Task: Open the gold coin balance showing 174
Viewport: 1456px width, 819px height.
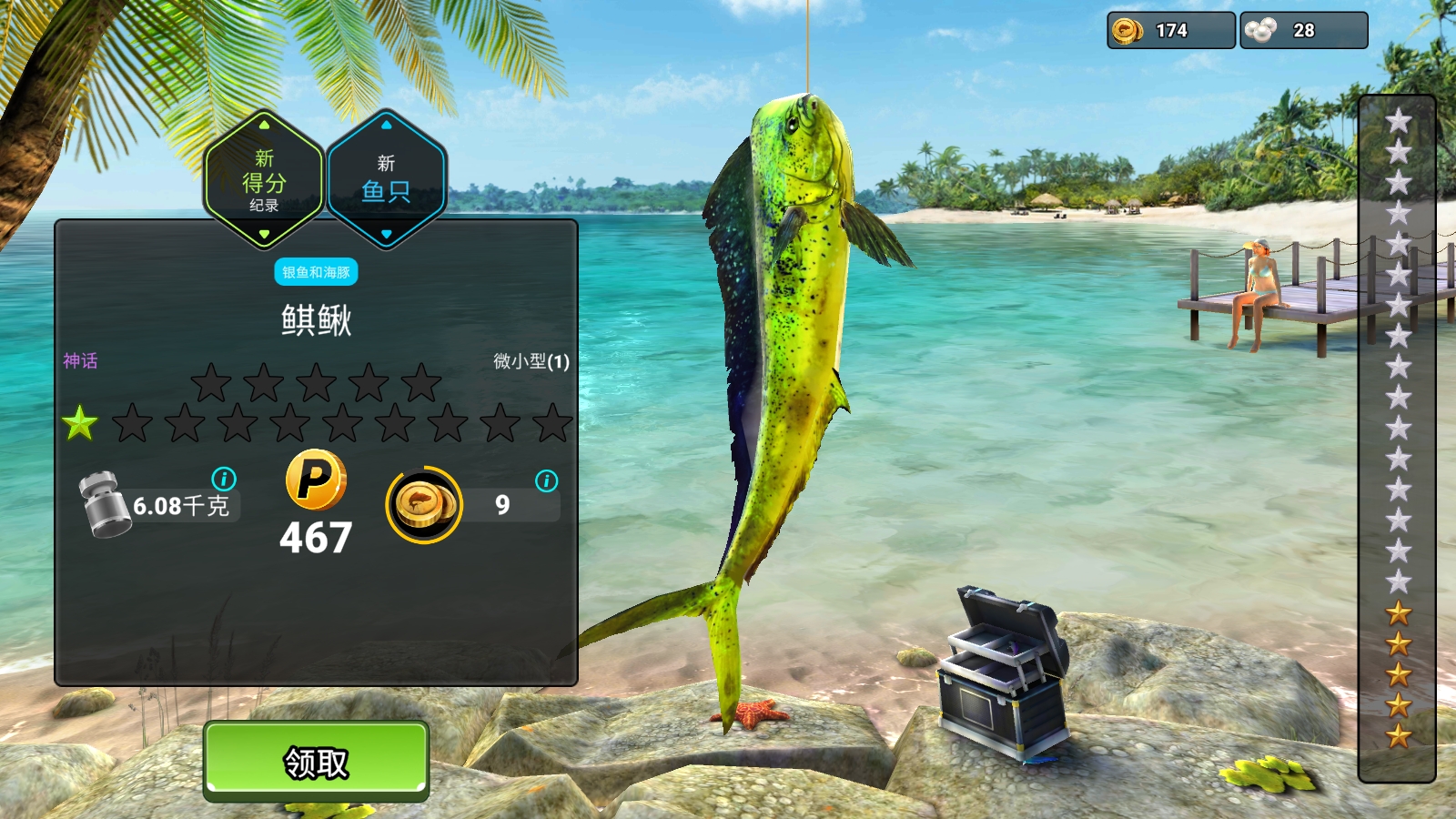Action: coord(1170,31)
